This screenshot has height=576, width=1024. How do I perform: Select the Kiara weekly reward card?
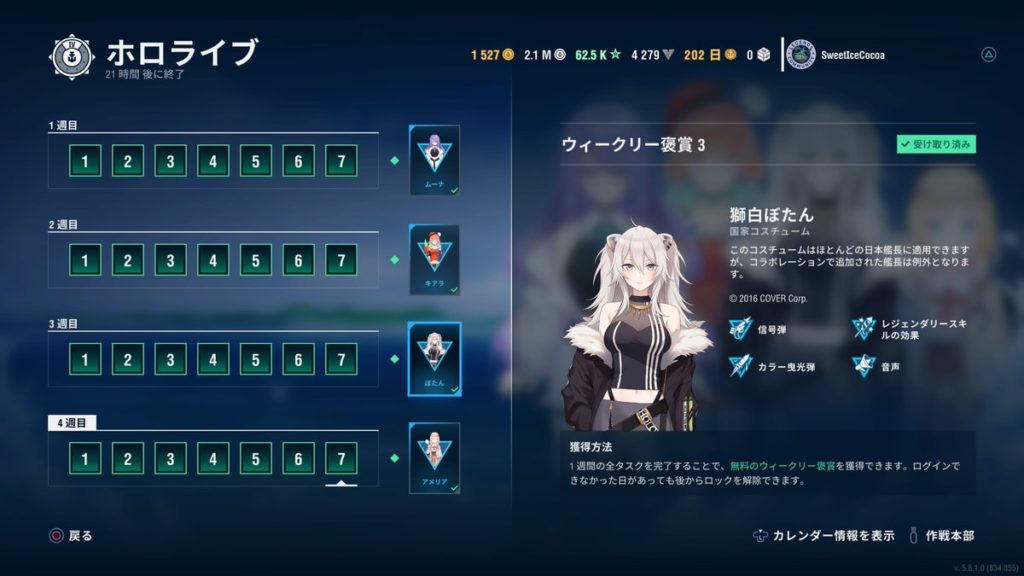pos(434,259)
